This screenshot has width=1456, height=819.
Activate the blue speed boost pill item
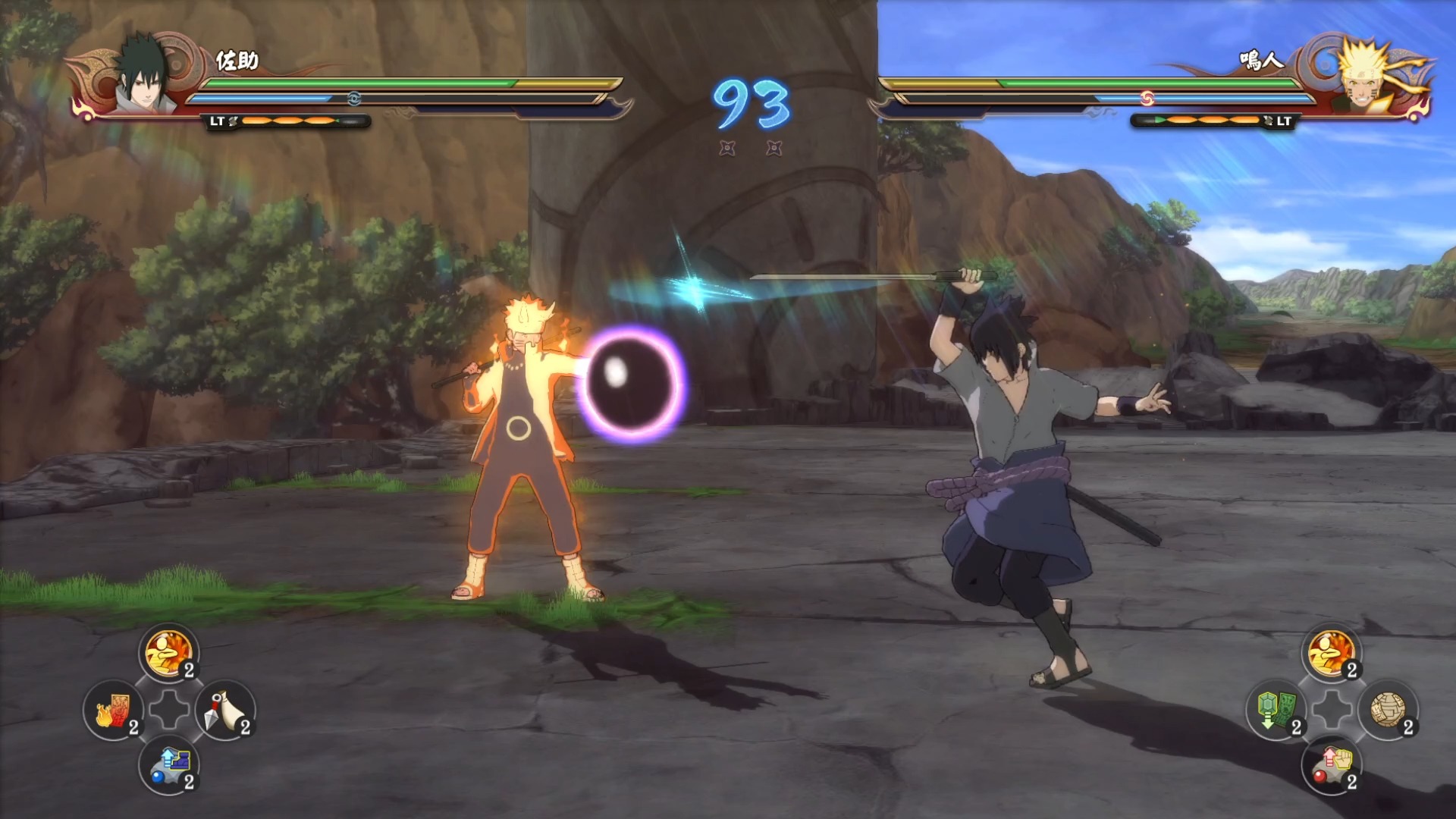coord(168,765)
